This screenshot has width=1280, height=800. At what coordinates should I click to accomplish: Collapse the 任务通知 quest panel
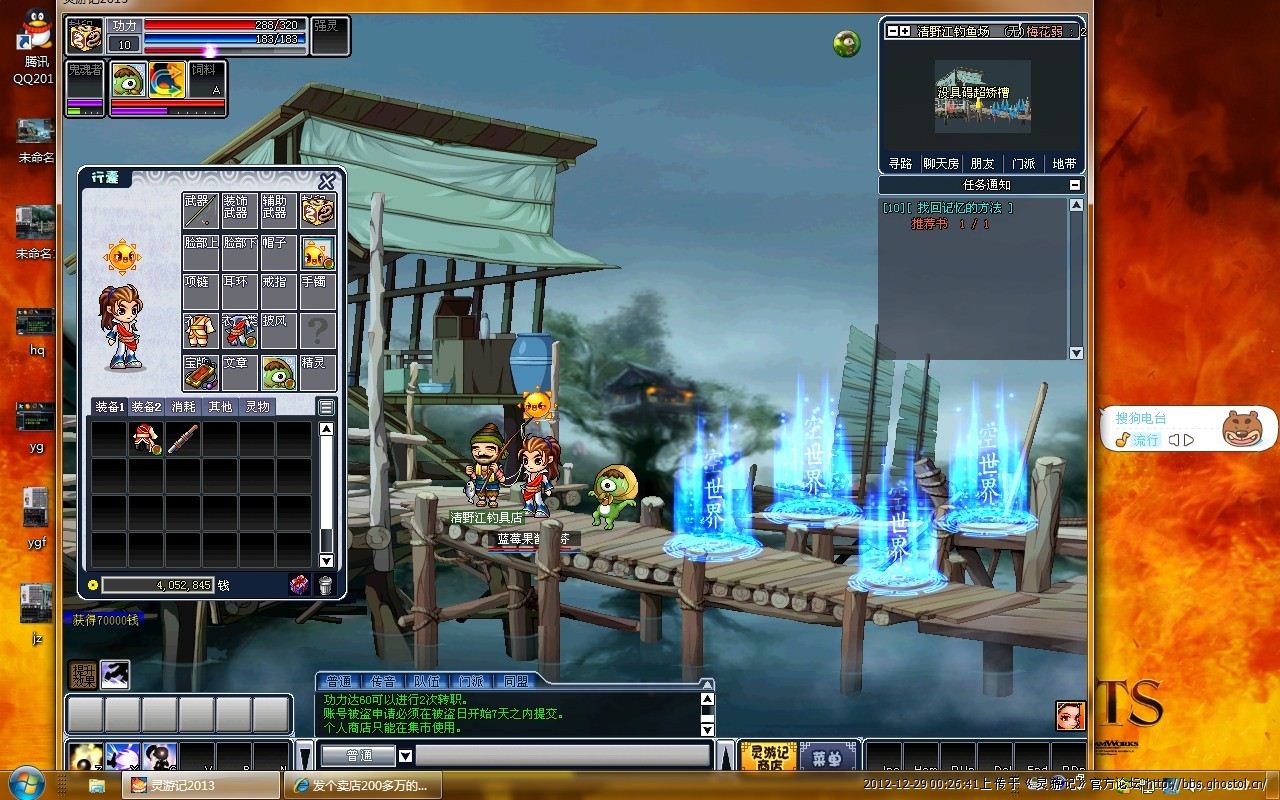(x=1075, y=185)
